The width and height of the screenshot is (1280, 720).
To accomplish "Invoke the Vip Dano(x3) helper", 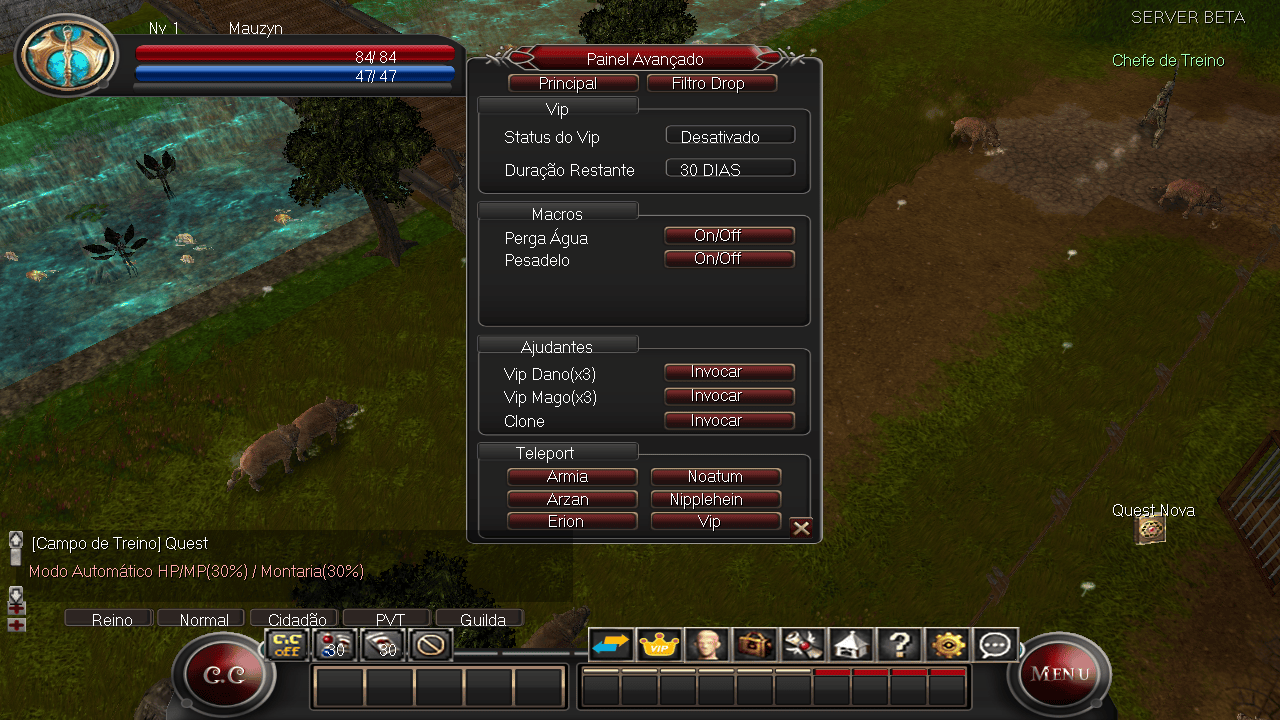I will point(729,372).
